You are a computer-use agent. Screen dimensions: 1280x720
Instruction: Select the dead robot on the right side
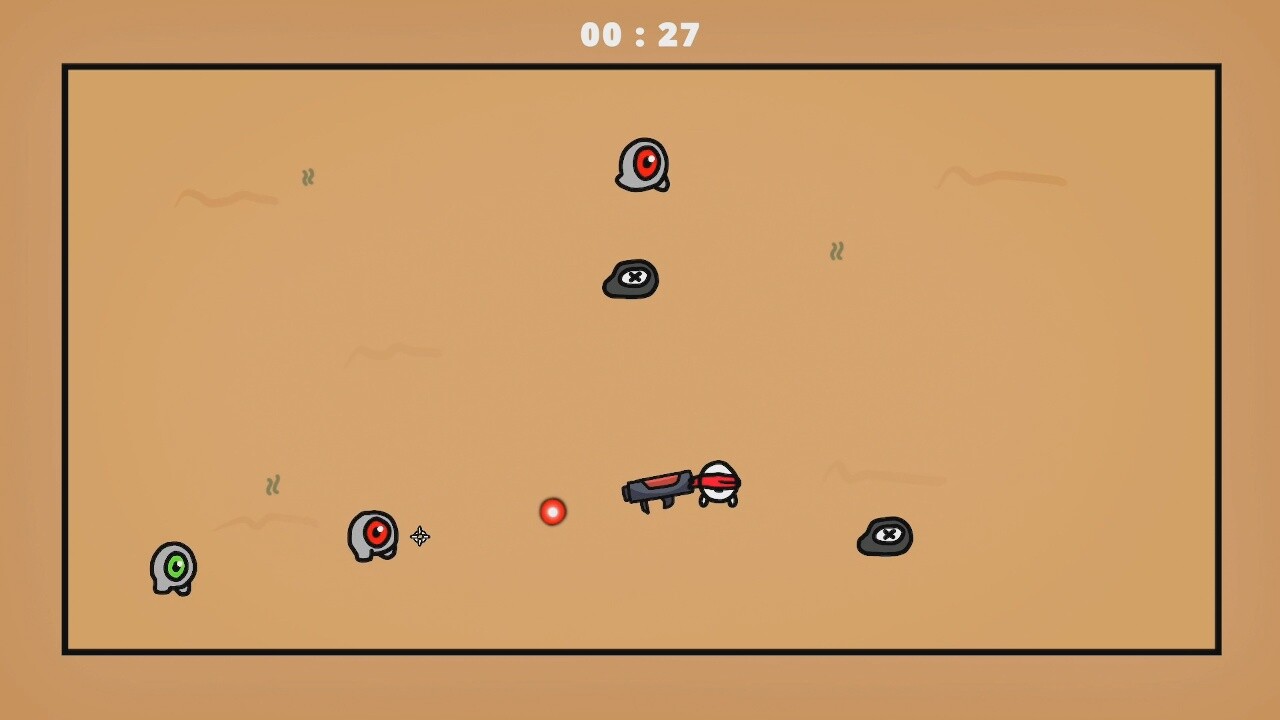884,536
